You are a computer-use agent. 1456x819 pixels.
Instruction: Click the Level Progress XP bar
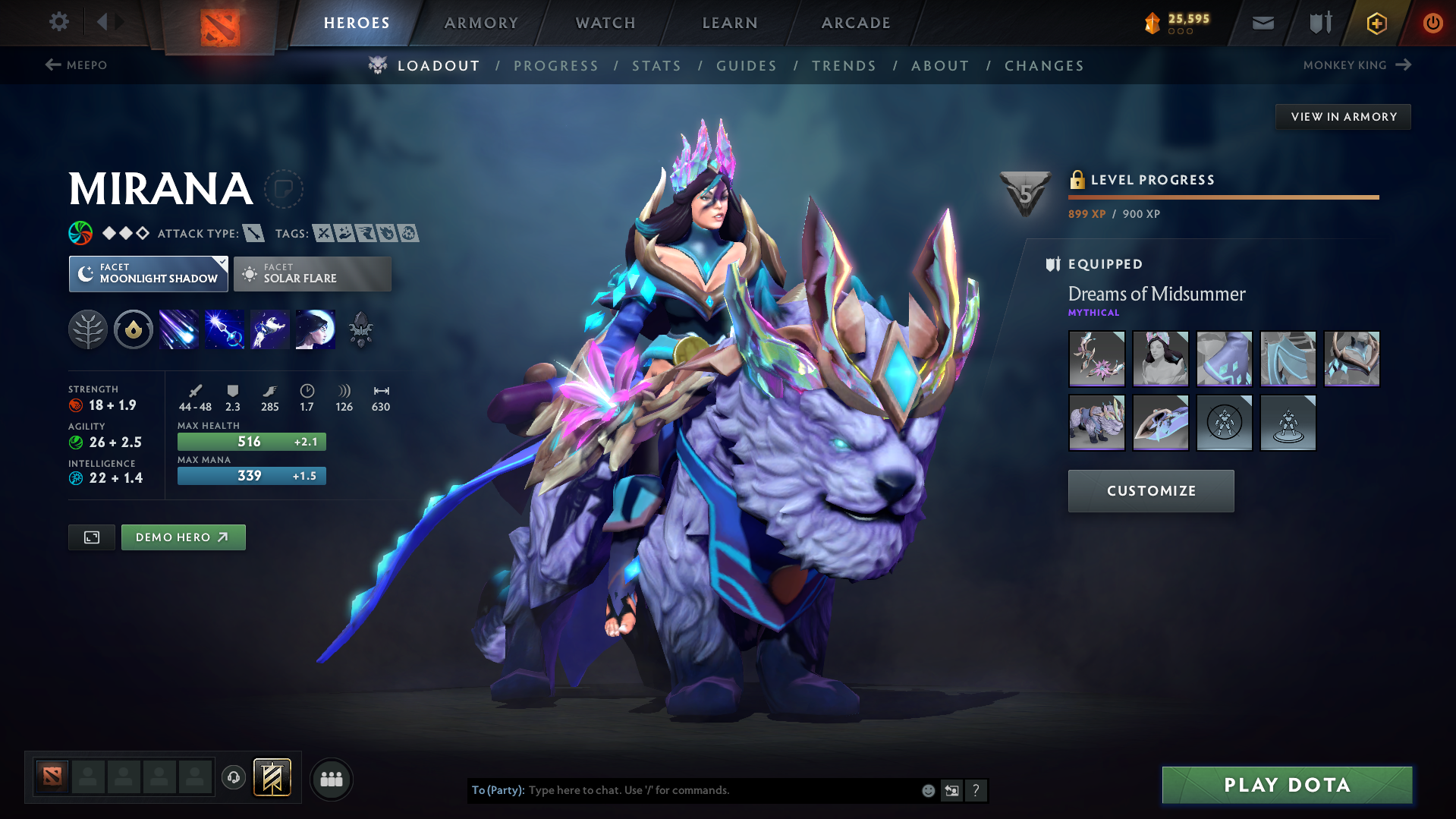(1222, 197)
